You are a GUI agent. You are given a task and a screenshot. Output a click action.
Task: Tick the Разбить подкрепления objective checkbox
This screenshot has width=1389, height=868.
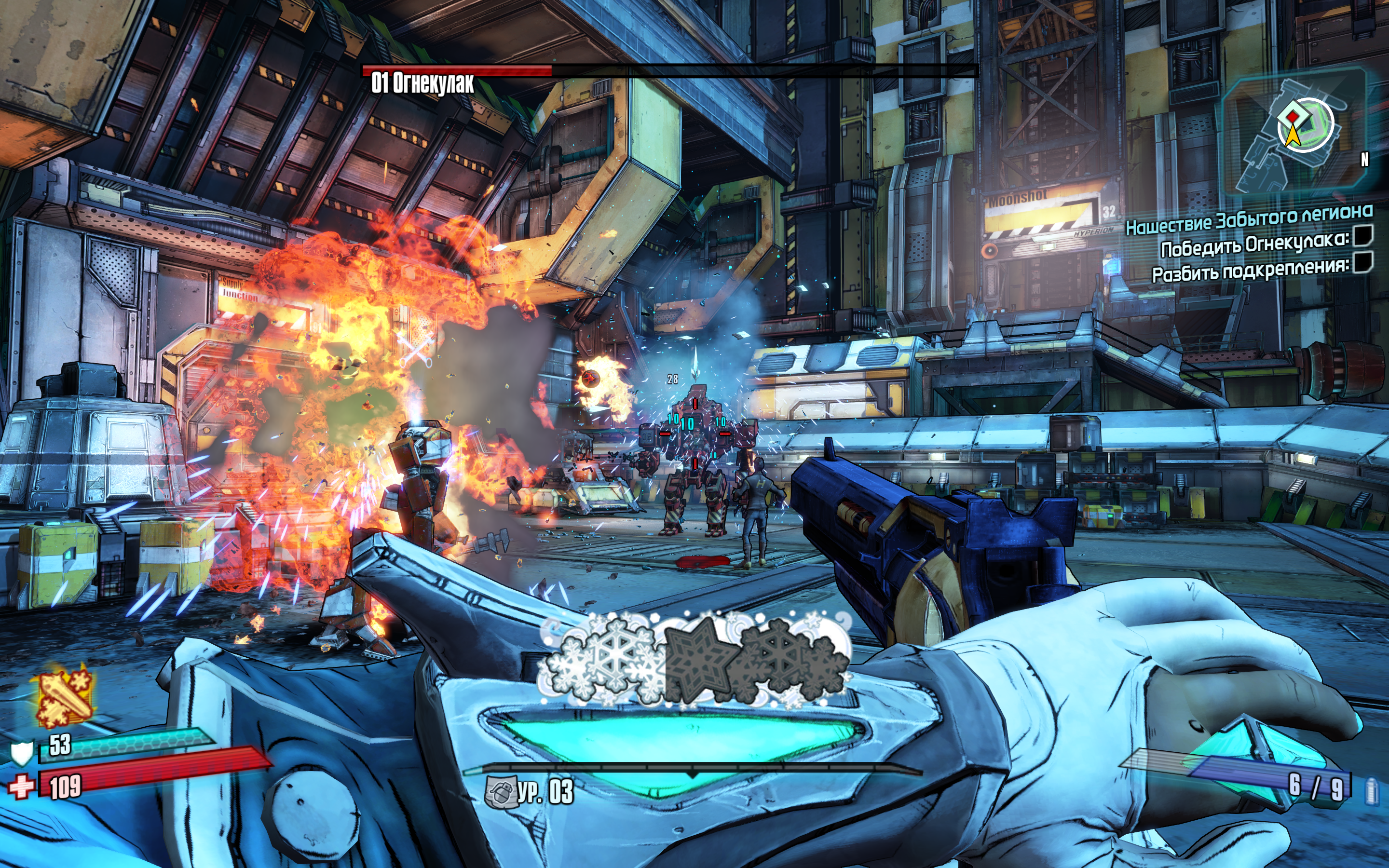pyautogui.click(x=1362, y=263)
